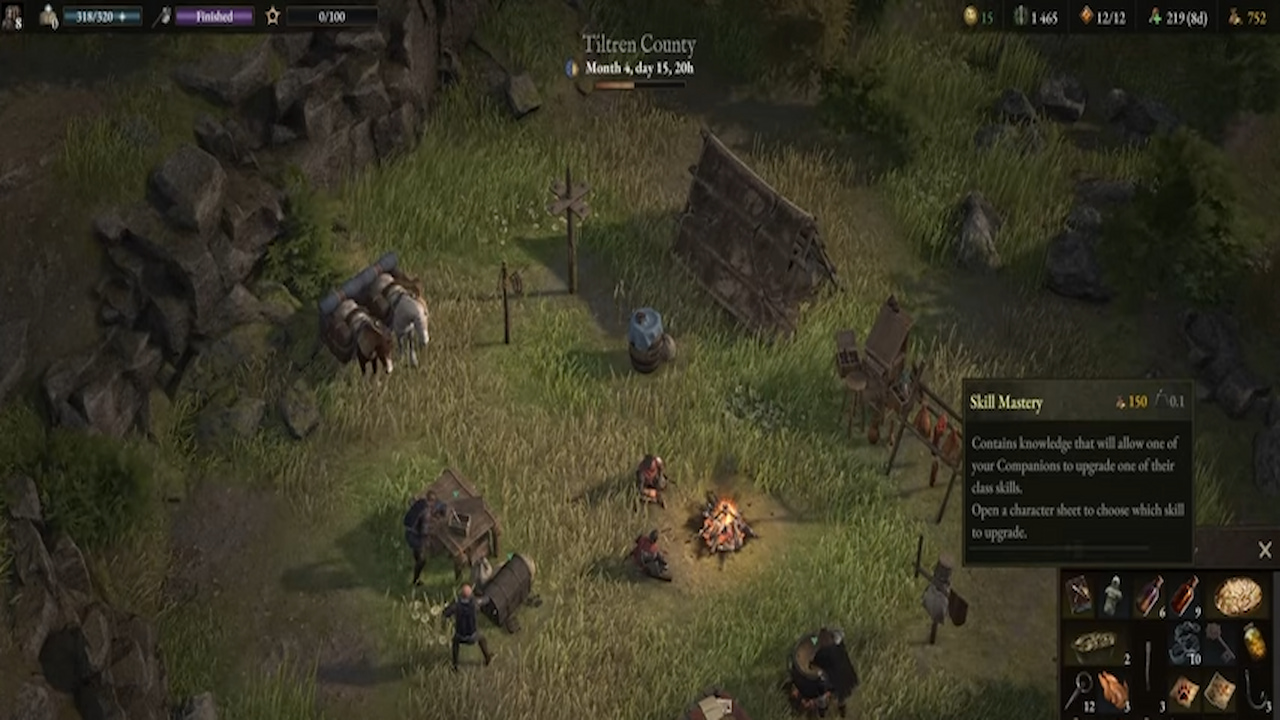Viewport: 1280px width, 720px height.
Task: Select the key item in inventory
Action: [1221, 641]
